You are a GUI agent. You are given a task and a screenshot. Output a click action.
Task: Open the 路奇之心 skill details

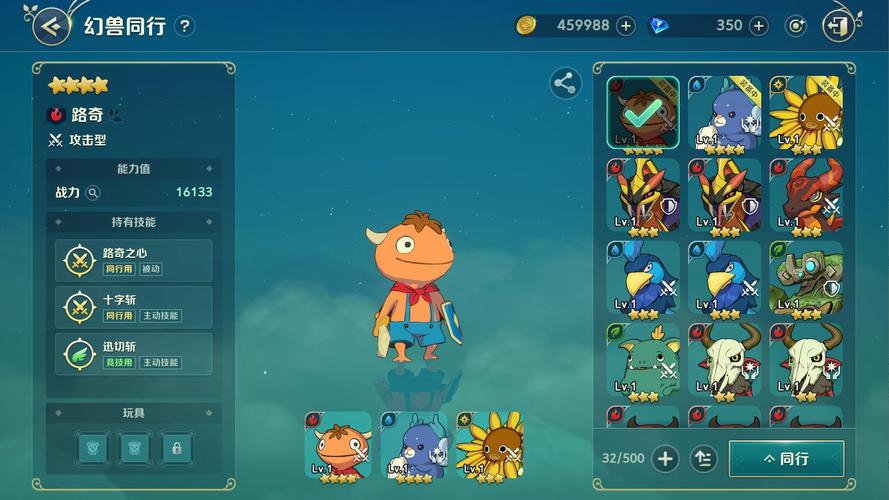pyautogui.click(x=133, y=260)
